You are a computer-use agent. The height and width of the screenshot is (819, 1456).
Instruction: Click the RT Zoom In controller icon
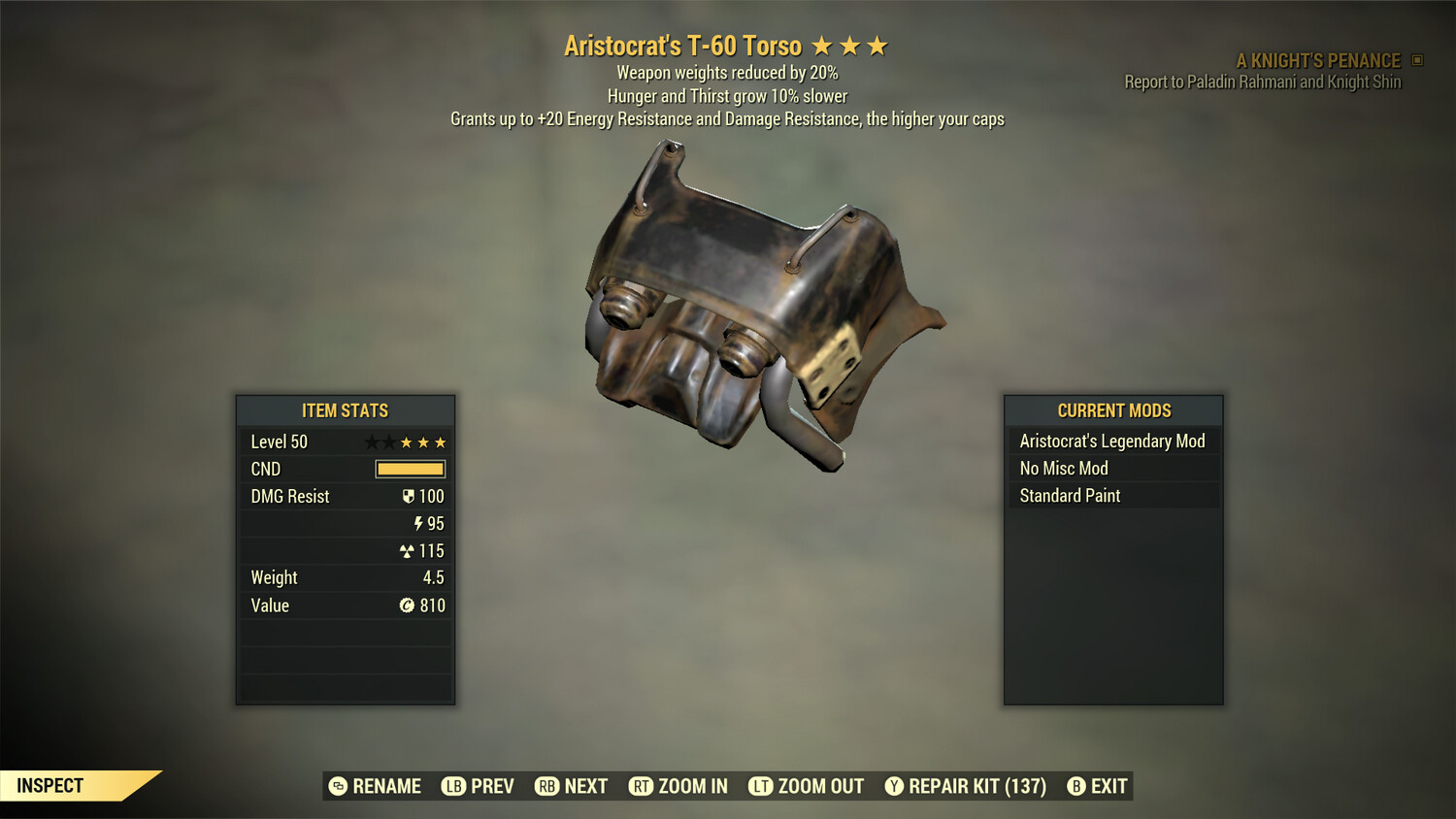tap(642, 786)
